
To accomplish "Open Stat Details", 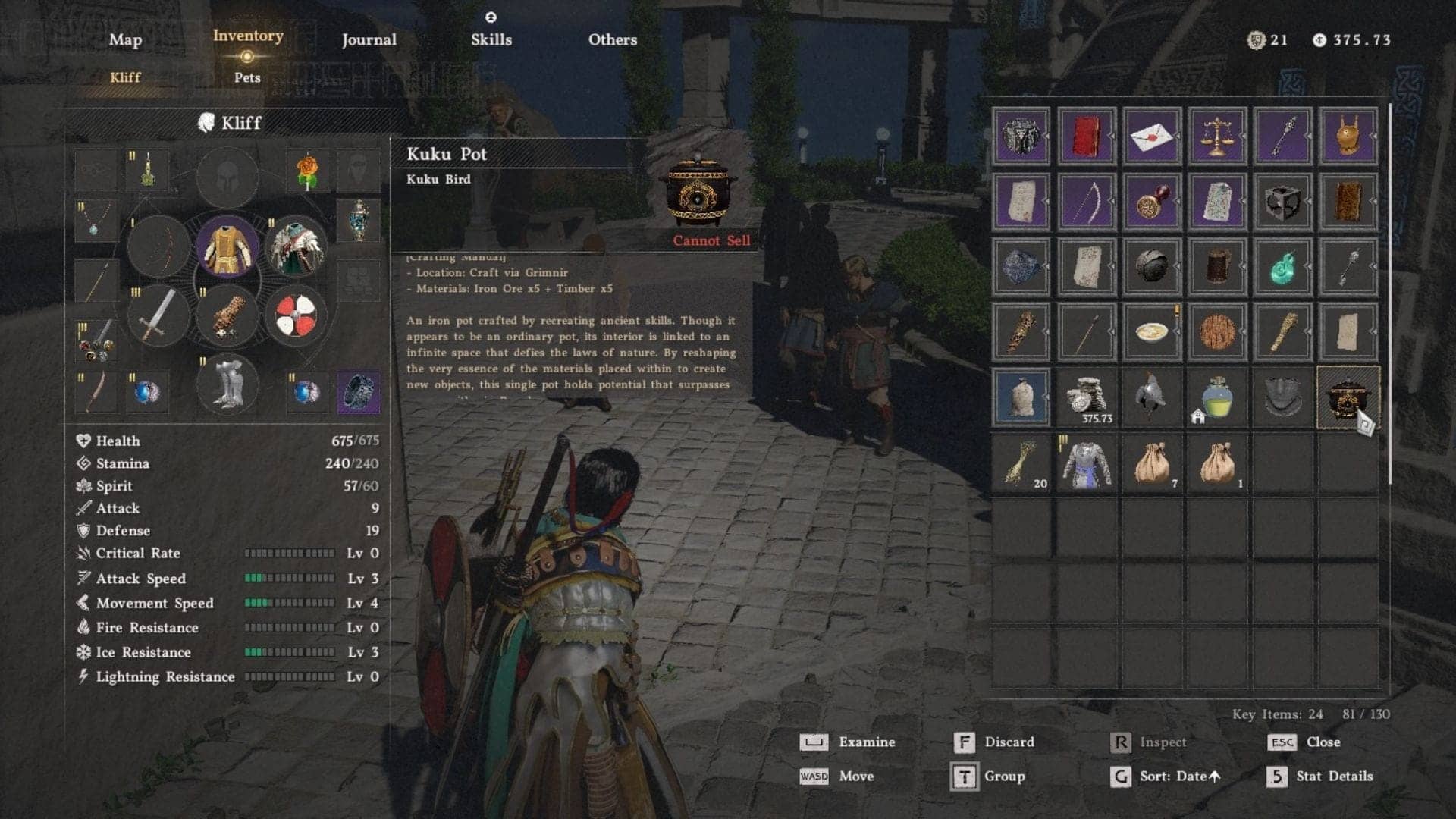I will pos(1333,777).
